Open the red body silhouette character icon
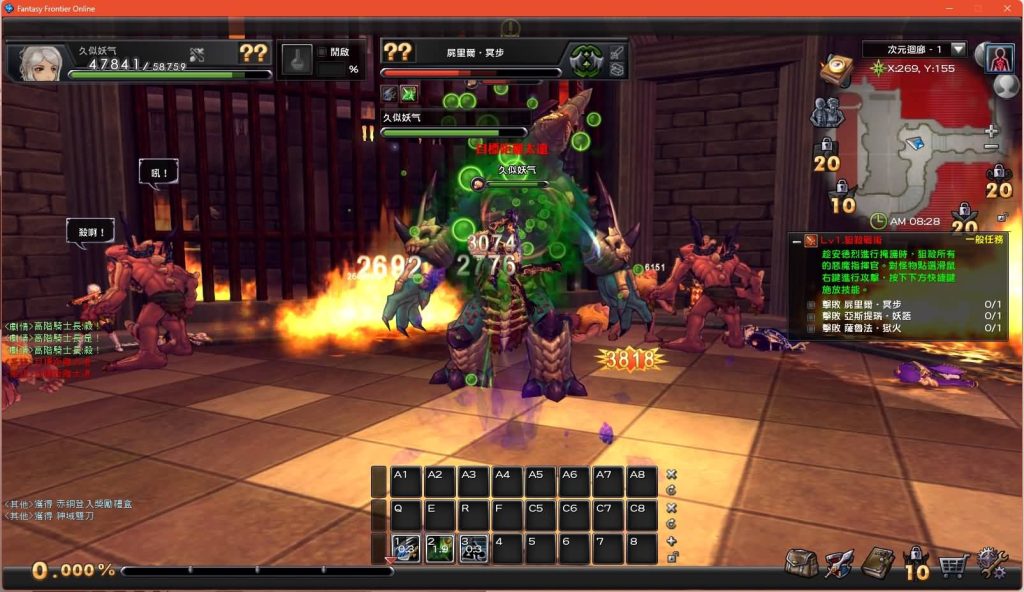 pos(999,58)
